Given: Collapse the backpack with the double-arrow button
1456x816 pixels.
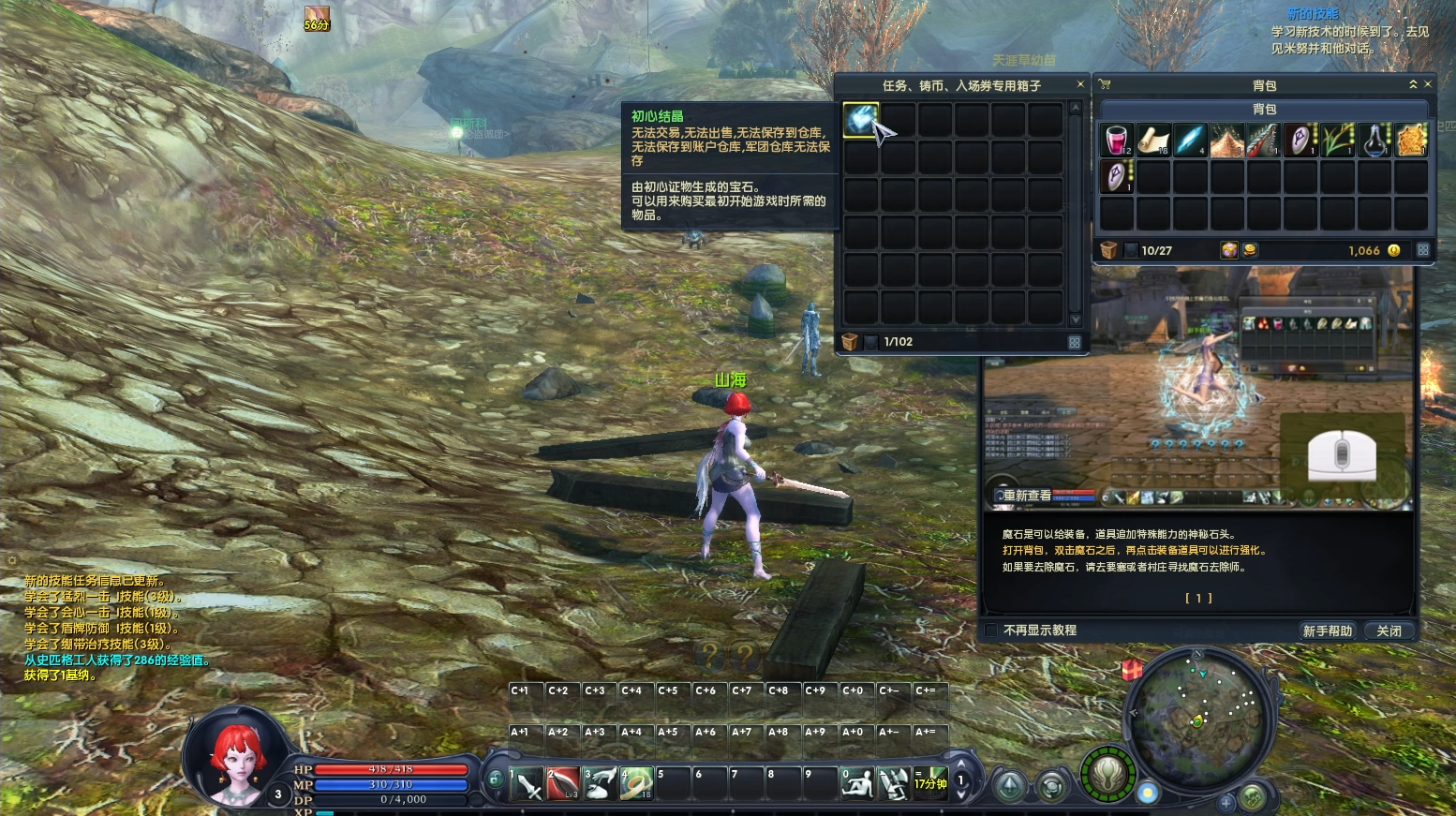Looking at the screenshot, I should pos(1413,84).
